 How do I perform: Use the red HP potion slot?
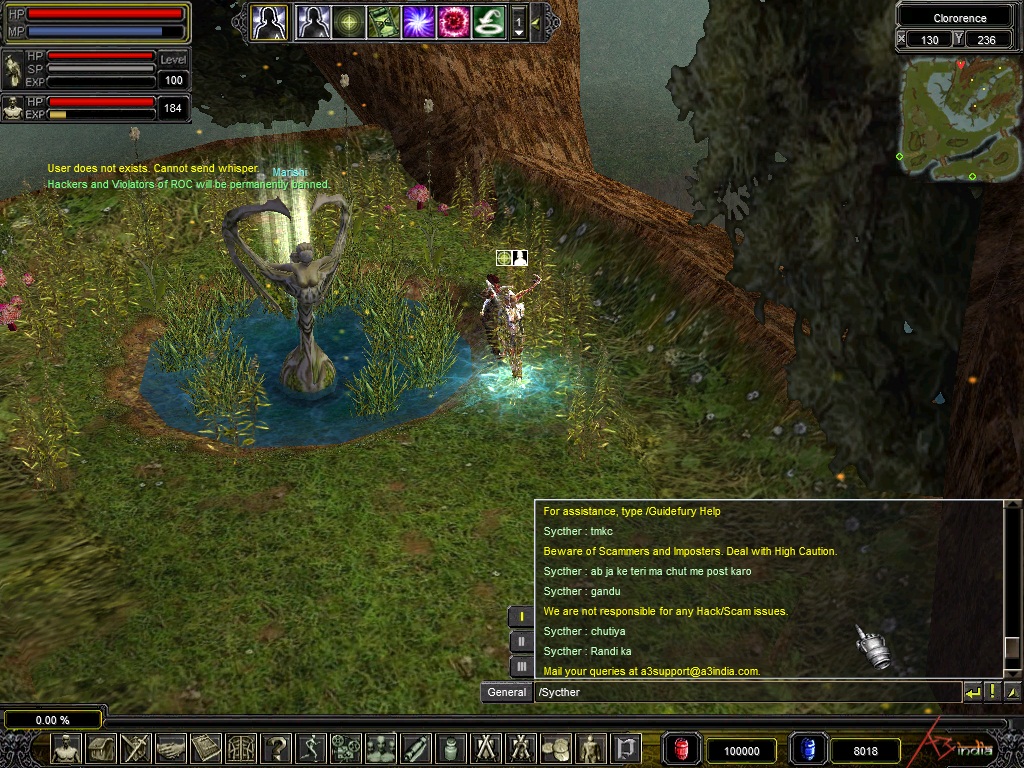[683, 749]
